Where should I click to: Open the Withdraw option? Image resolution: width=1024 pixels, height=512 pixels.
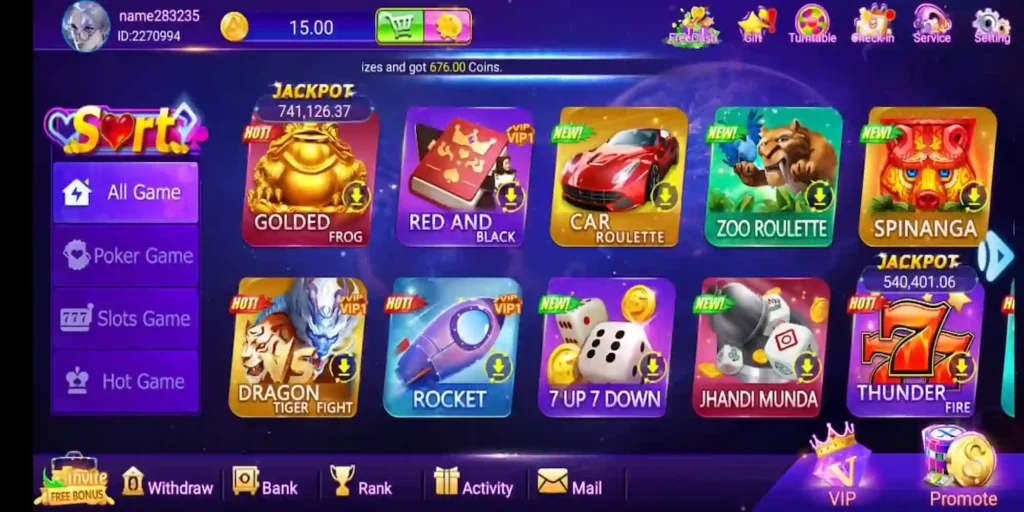[168, 485]
